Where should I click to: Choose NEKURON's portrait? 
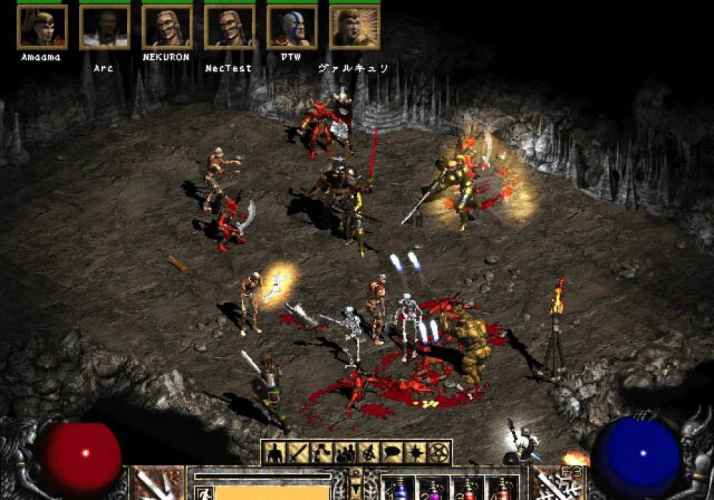point(167,27)
